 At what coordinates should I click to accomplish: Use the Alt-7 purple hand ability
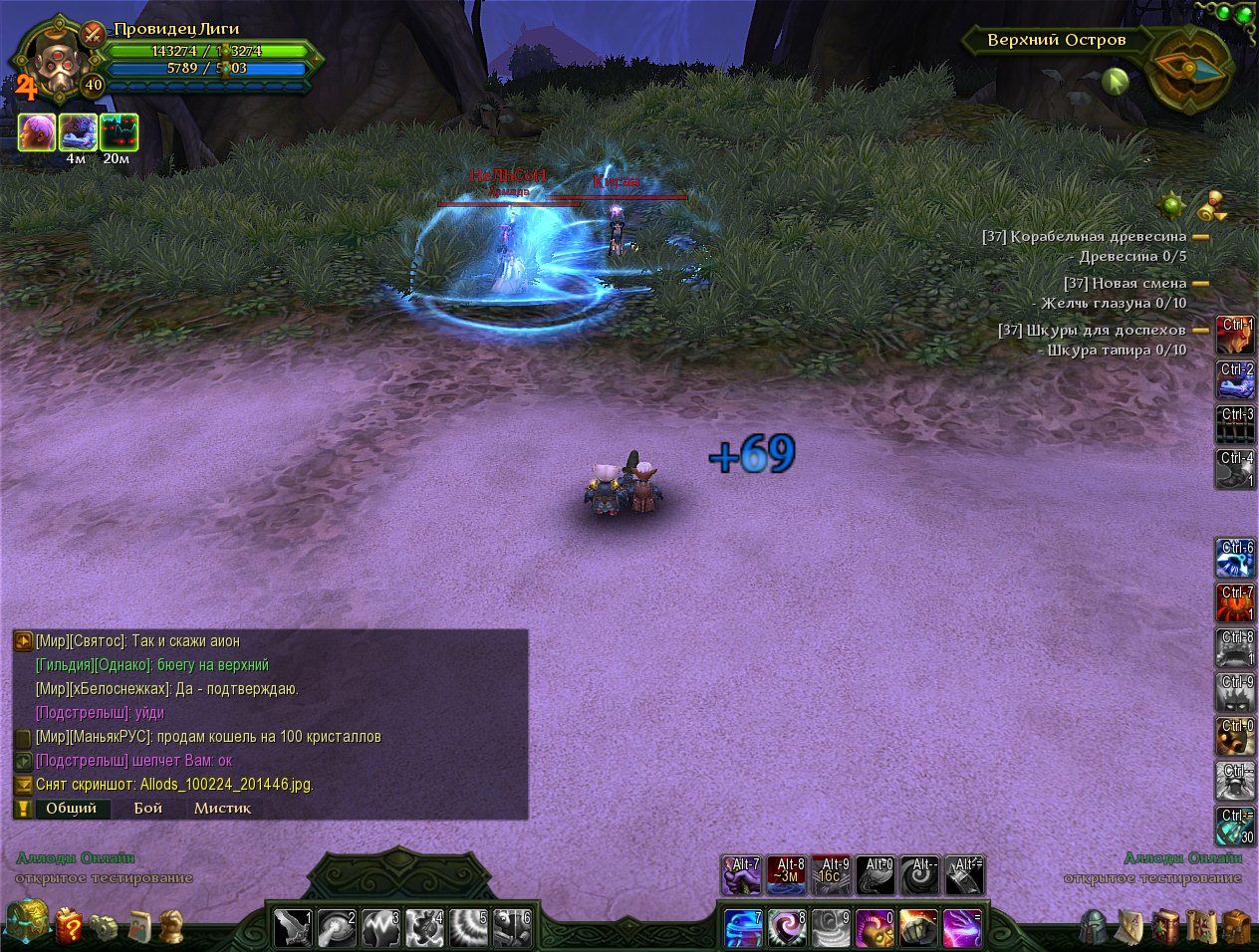(741, 876)
